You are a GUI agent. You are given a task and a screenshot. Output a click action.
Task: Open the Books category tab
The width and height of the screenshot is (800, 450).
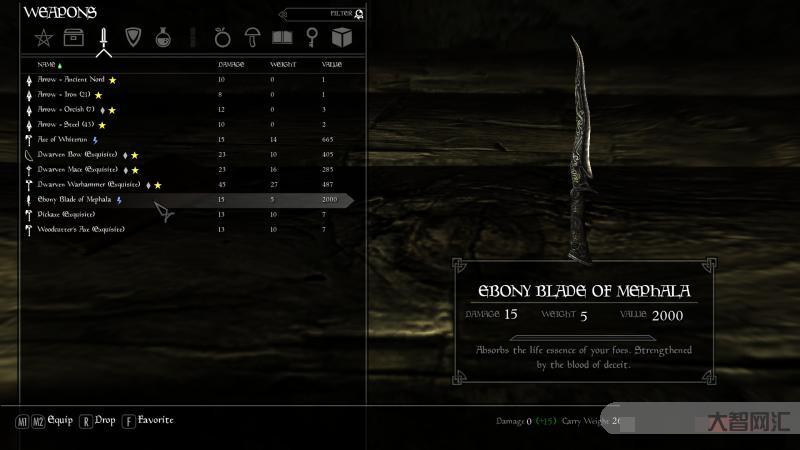[x=283, y=38]
